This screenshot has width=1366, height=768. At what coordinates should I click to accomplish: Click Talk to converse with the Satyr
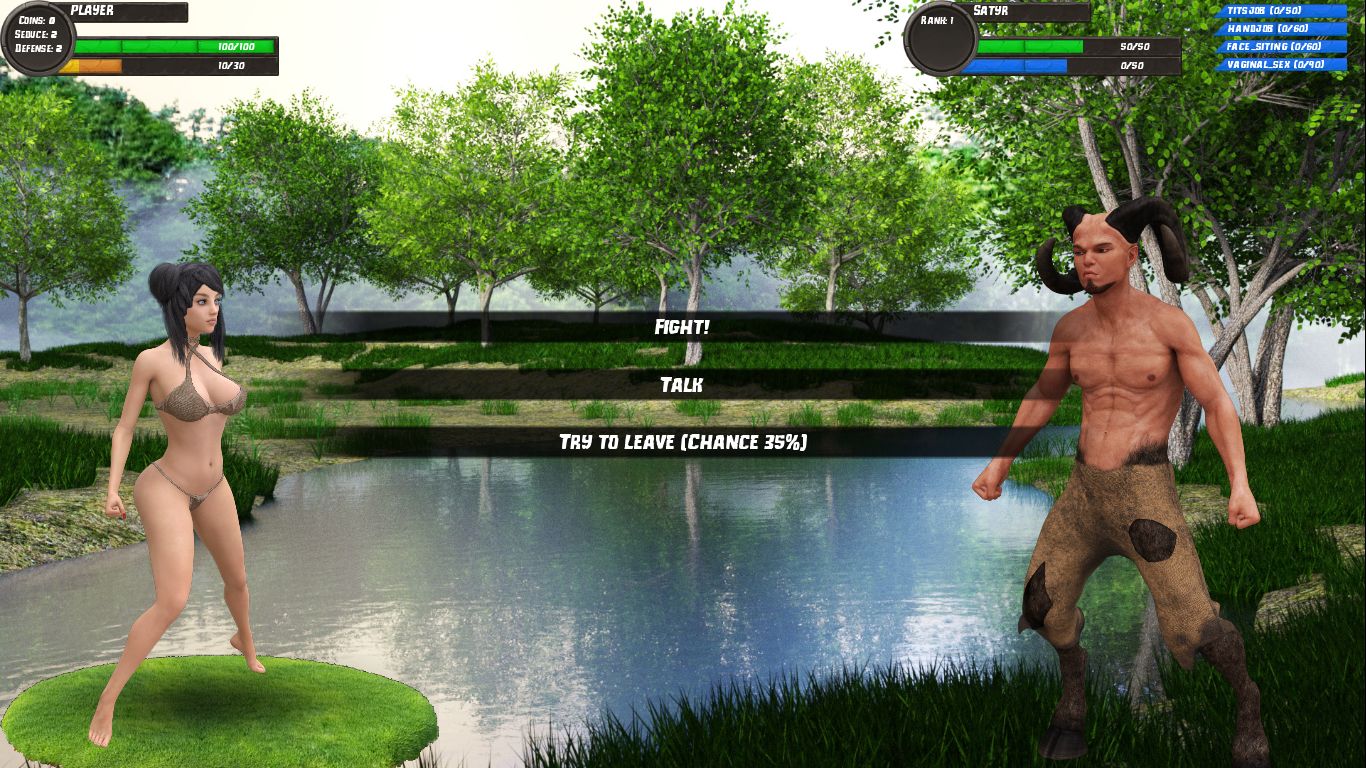tap(683, 383)
